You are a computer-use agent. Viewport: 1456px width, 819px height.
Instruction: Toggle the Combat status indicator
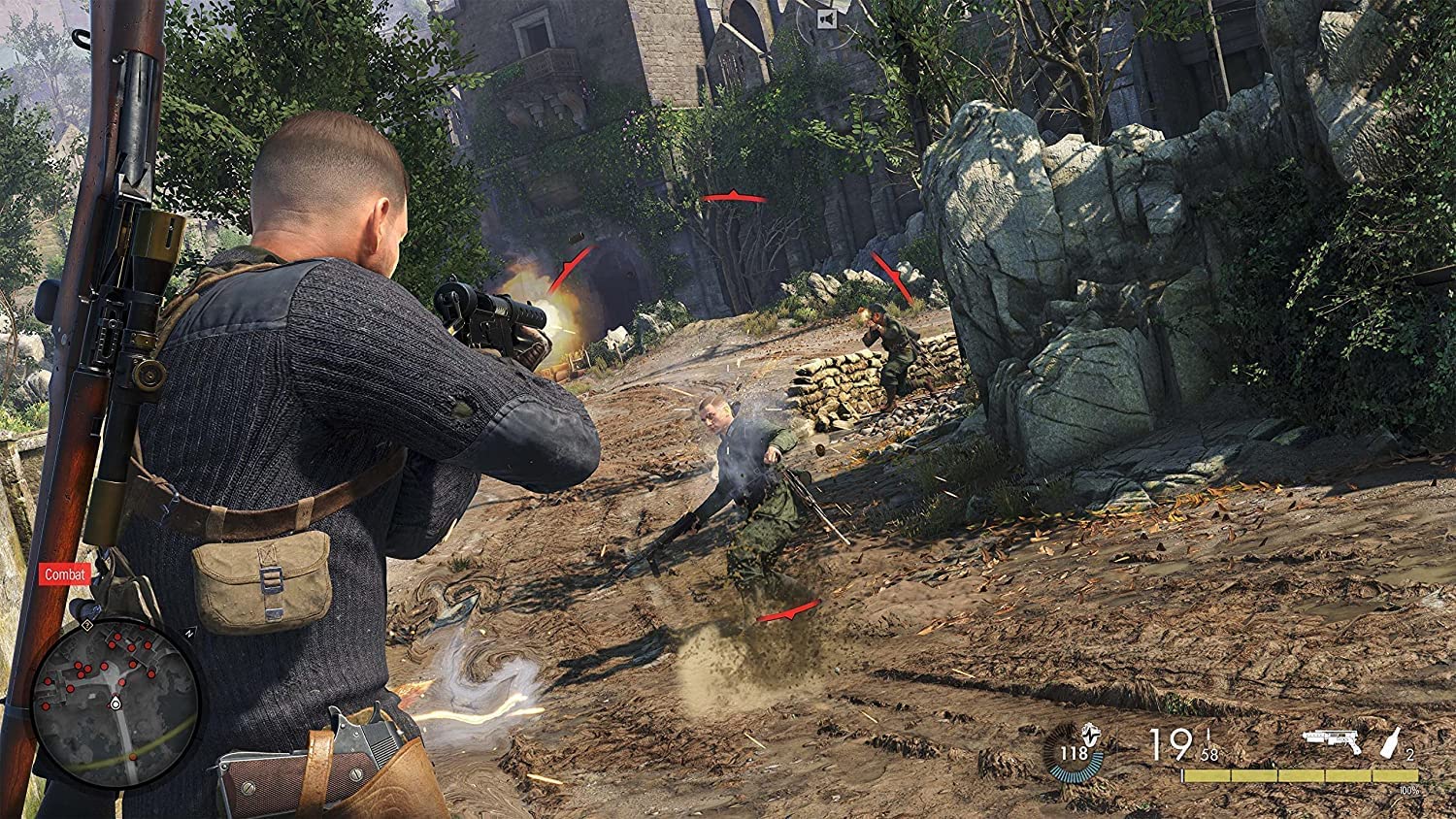point(64,576)
